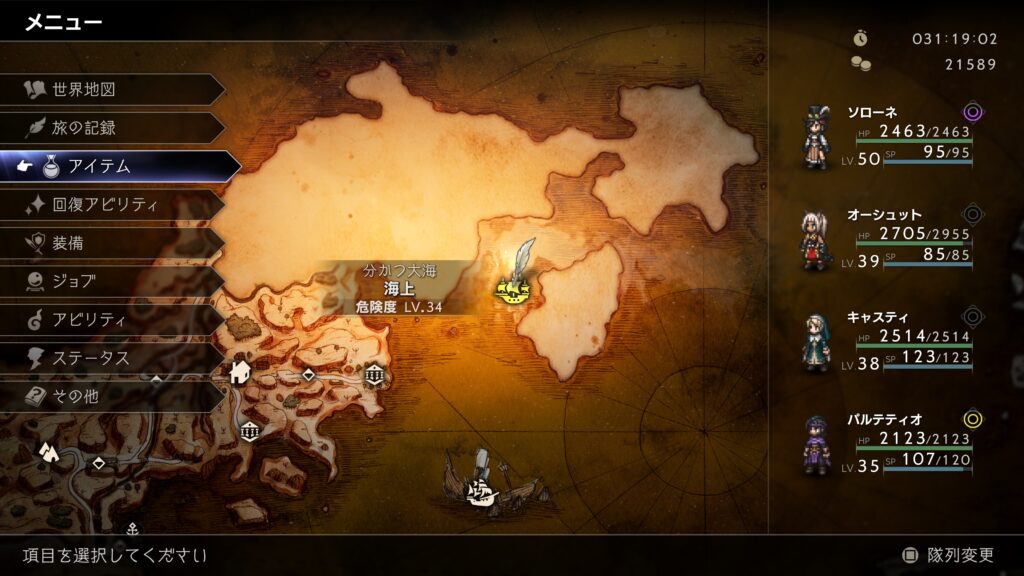
Task: Click the anchor harbor marker on the map
Action: (132, 529)
